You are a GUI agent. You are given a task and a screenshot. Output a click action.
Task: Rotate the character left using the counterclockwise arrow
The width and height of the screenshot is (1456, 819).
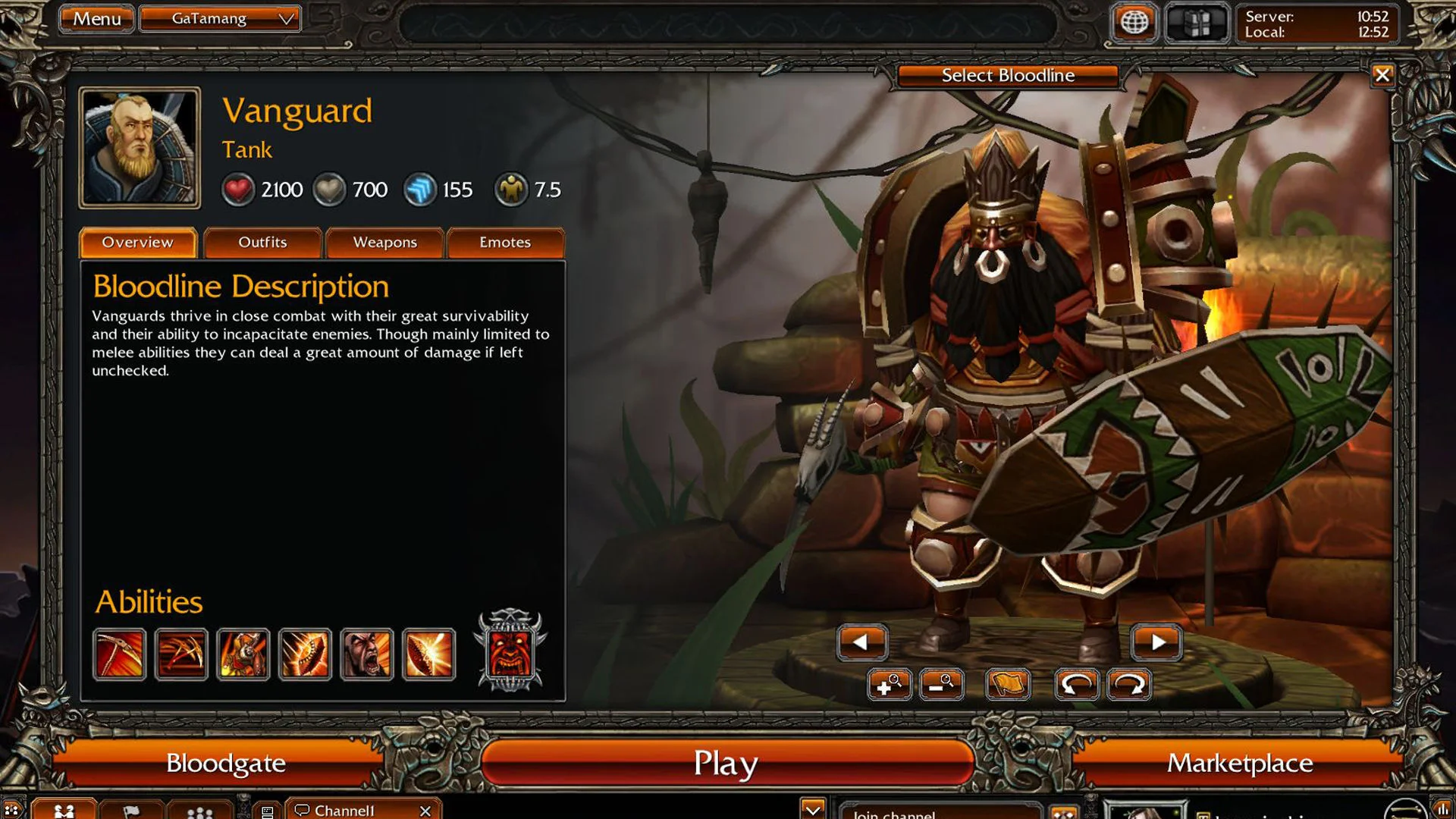(x=1077, y=685)
